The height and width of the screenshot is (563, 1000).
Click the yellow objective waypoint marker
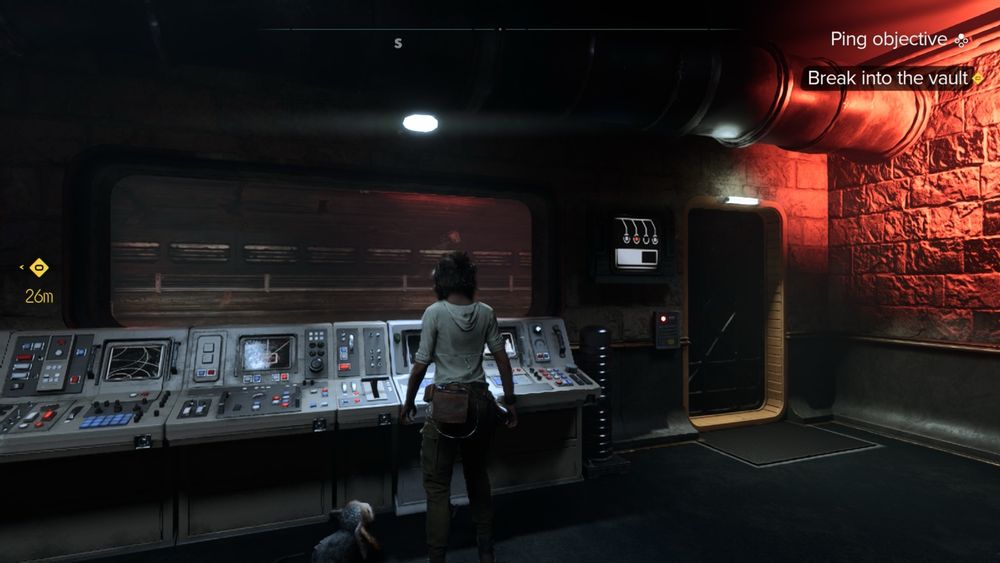pos(39,267)
